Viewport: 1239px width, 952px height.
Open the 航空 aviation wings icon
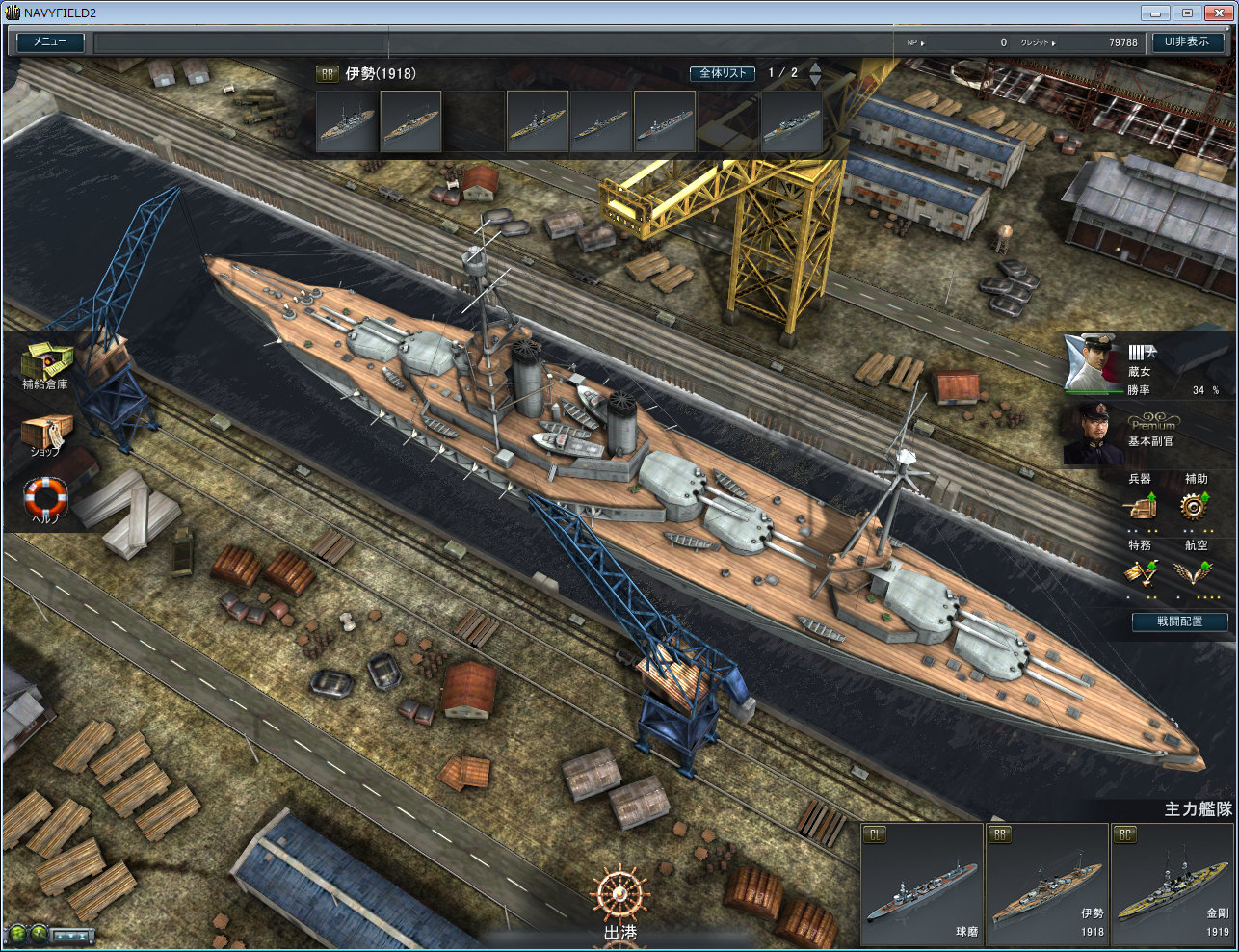[x=1196, y=572]
